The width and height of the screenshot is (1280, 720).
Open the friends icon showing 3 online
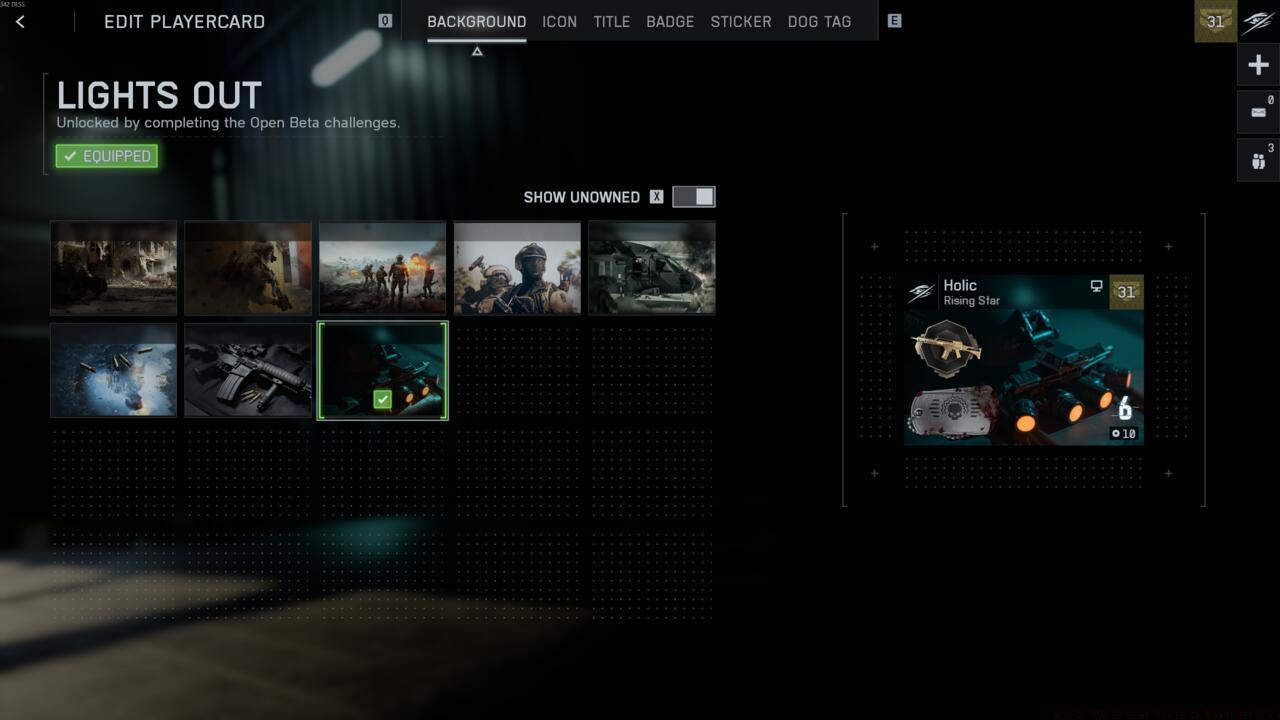(x=1257, y=158)
